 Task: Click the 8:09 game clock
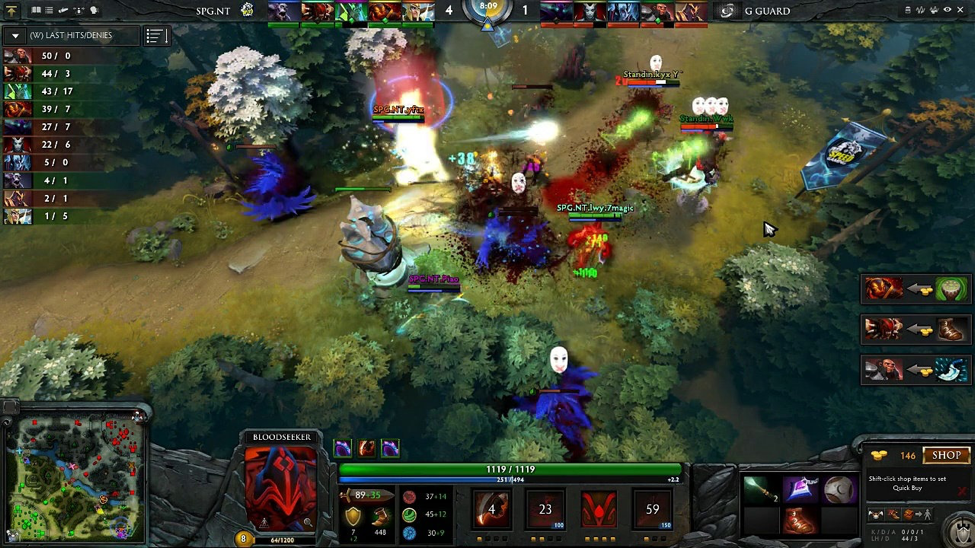tap(488, 8)
